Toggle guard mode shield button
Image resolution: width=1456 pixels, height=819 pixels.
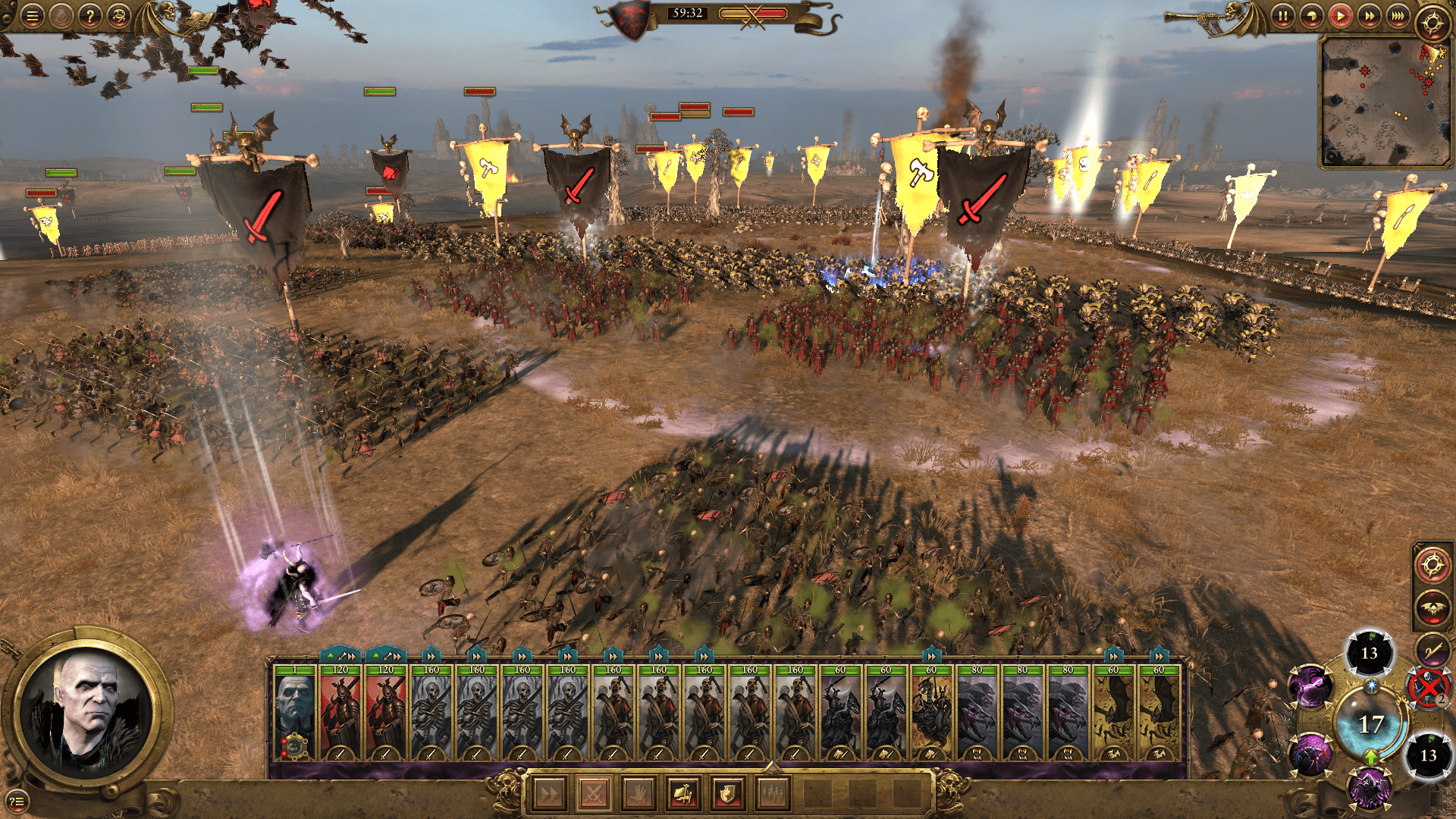tap(727, 794)
